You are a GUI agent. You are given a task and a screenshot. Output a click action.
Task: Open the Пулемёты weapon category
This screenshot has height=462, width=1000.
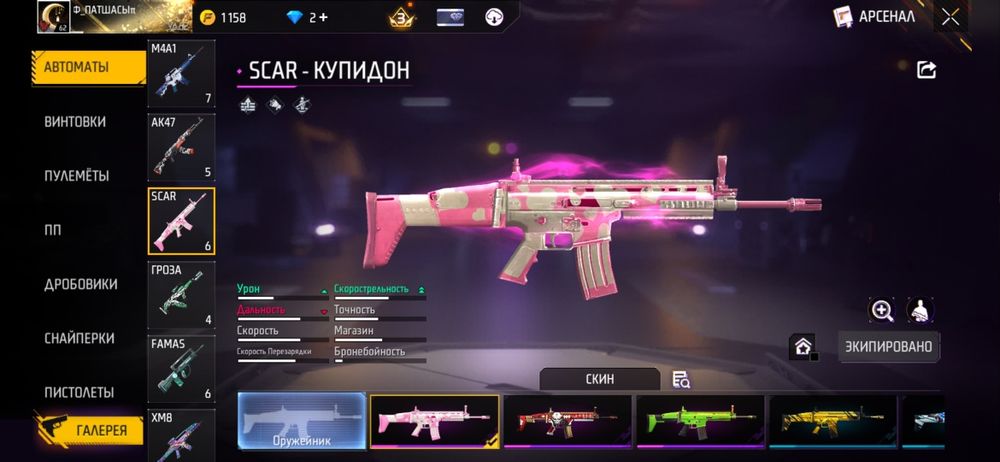point(76,176)
